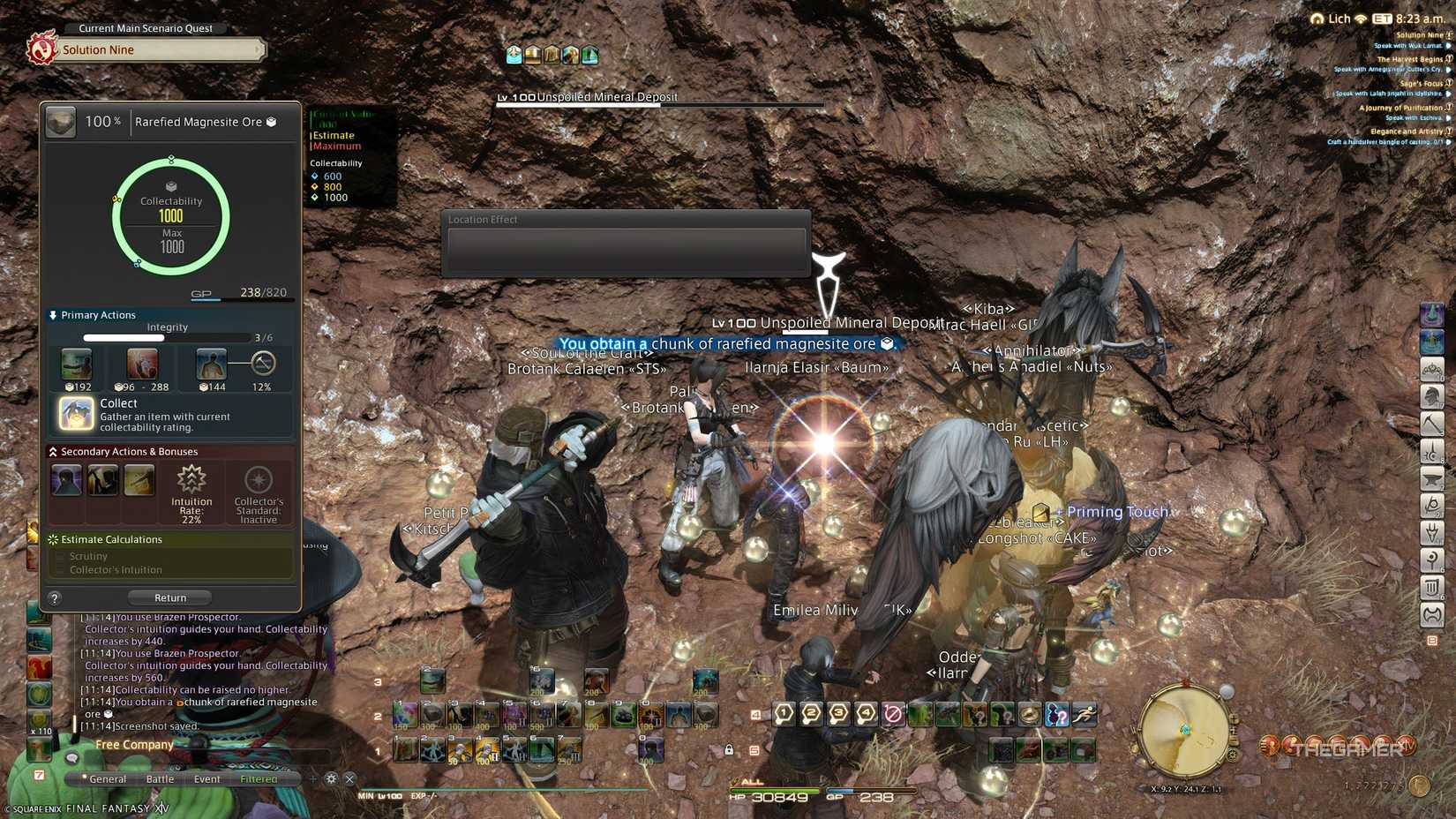Screen dimensions: 1456x819
Task: Collapse the Primary Actions section
Action: point(52,315)
